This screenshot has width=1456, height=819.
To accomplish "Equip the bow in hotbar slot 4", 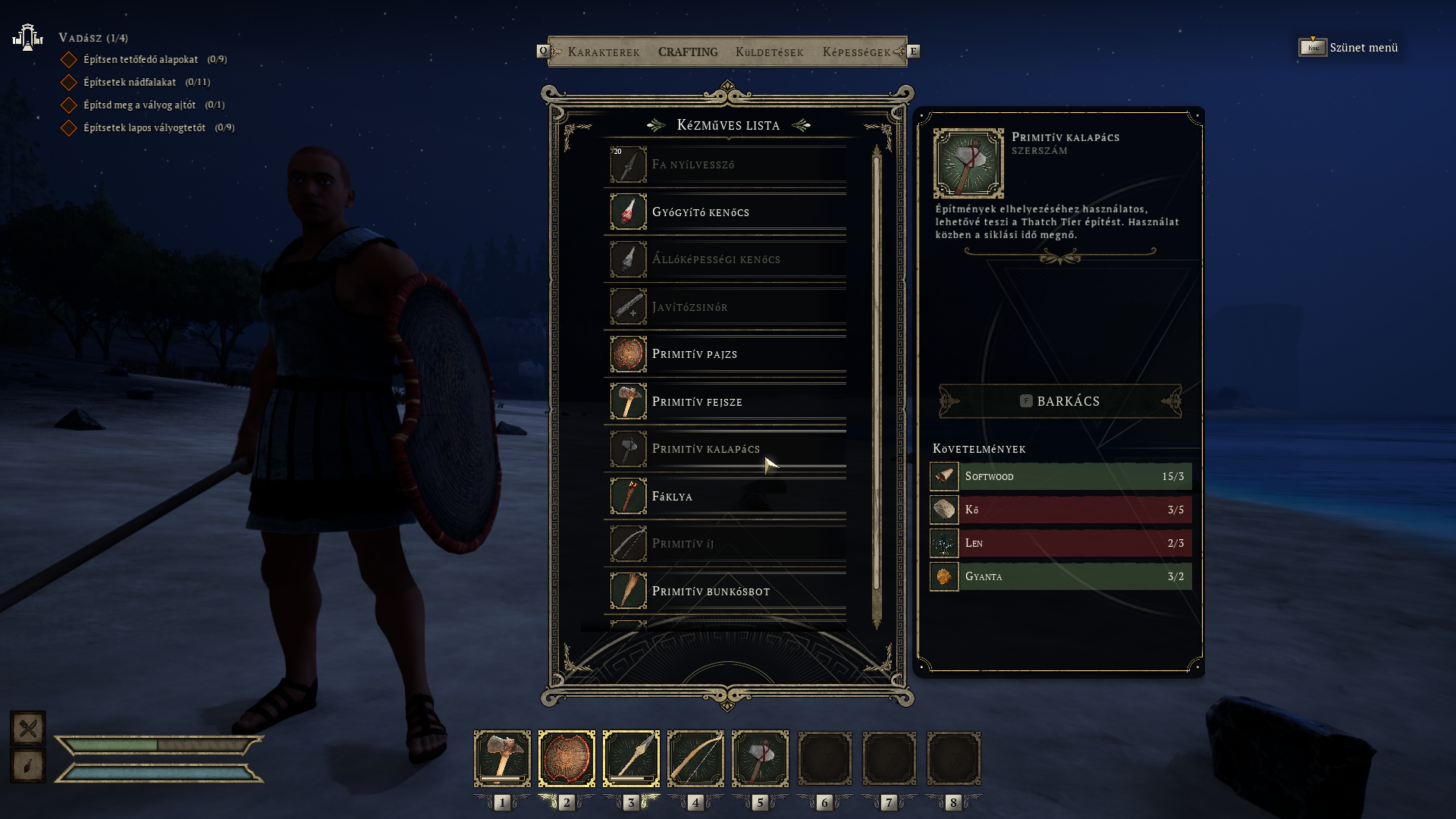I will click(695, 758).
